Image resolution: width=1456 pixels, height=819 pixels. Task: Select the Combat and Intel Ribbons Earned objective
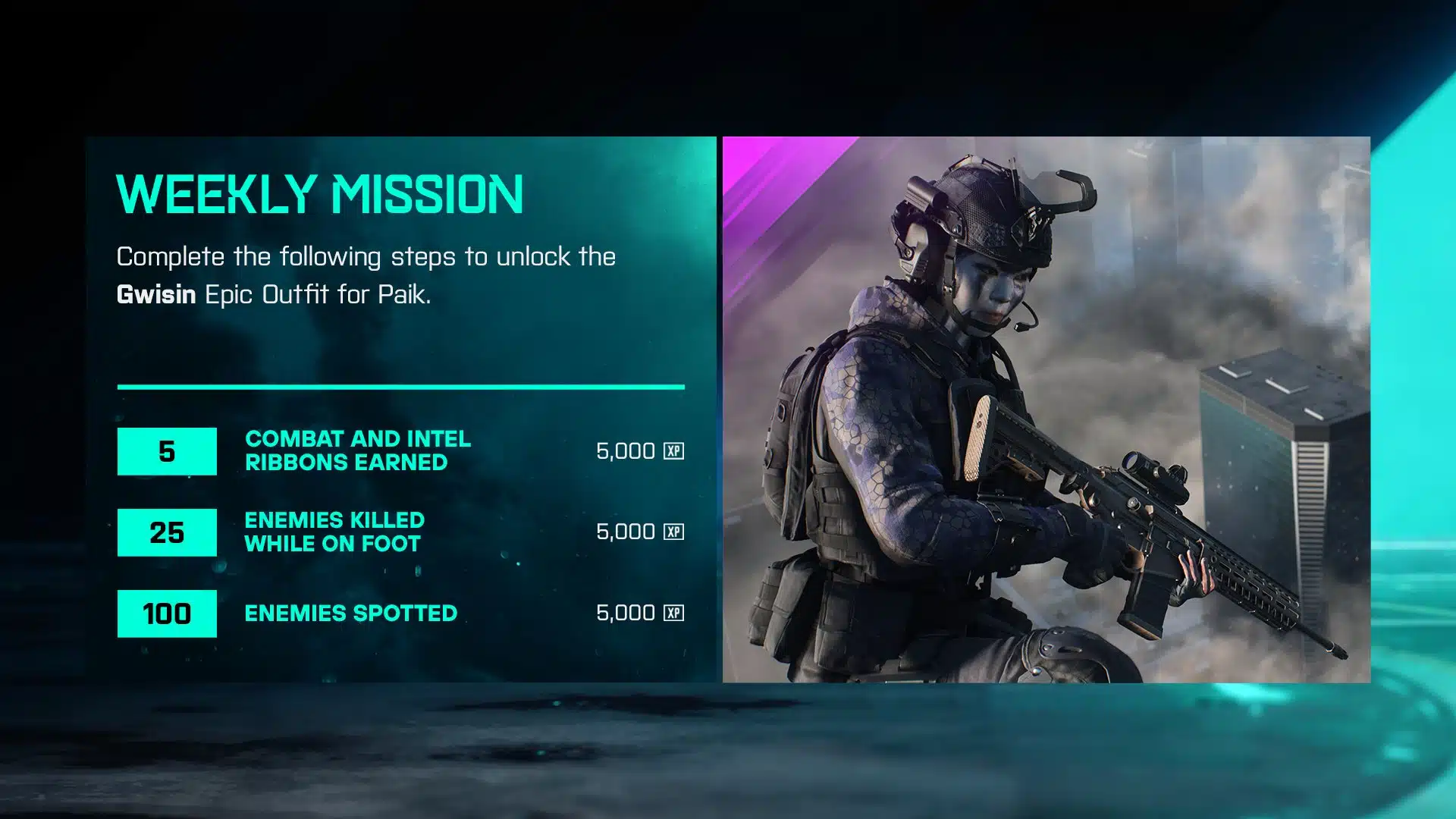pyautogui.click(x=357, y=450)
